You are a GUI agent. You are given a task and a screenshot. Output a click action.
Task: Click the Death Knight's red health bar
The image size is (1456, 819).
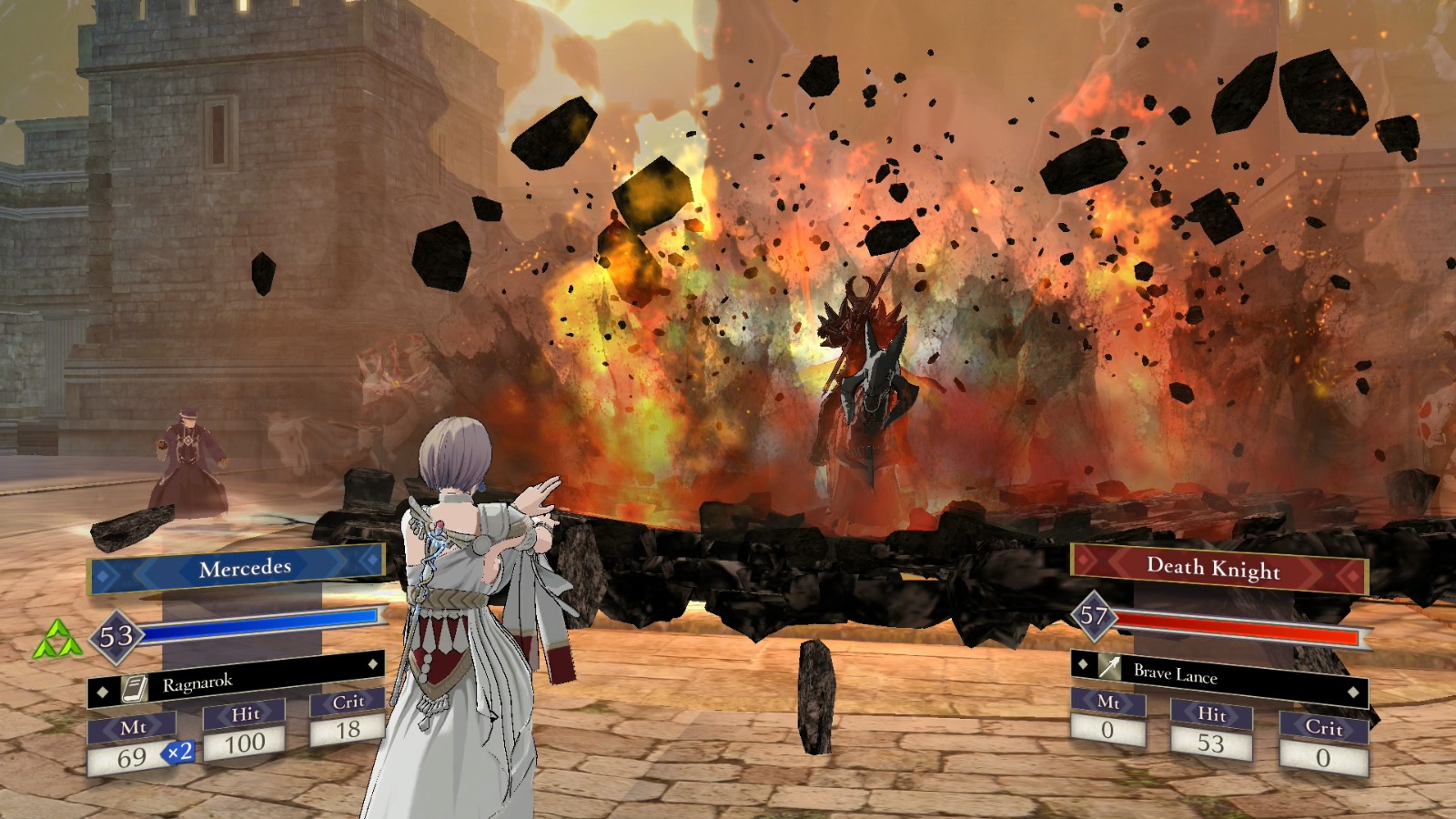(1238, 626)
